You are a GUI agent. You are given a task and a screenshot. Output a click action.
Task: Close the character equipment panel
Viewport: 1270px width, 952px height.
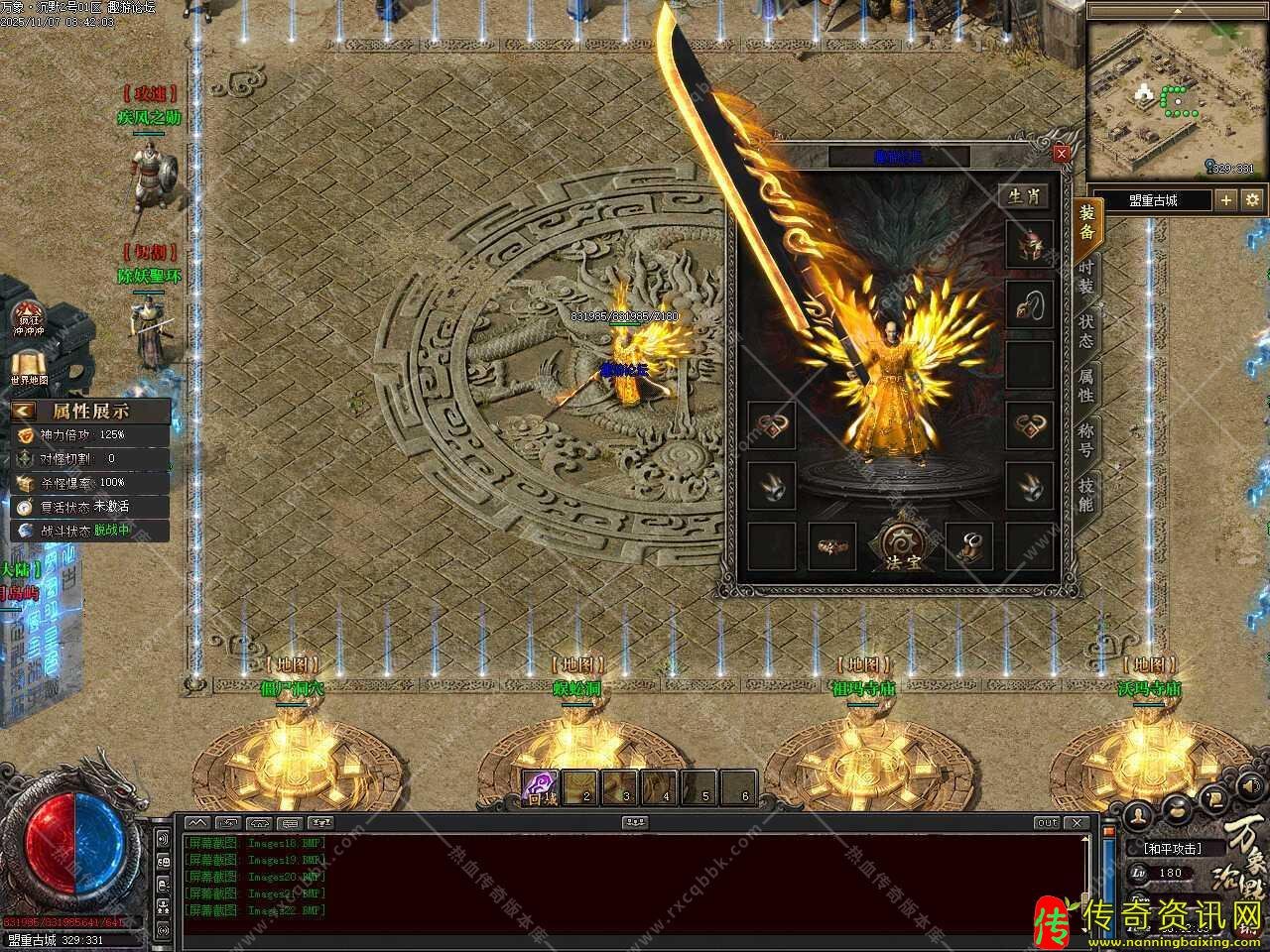(1061, 154)
